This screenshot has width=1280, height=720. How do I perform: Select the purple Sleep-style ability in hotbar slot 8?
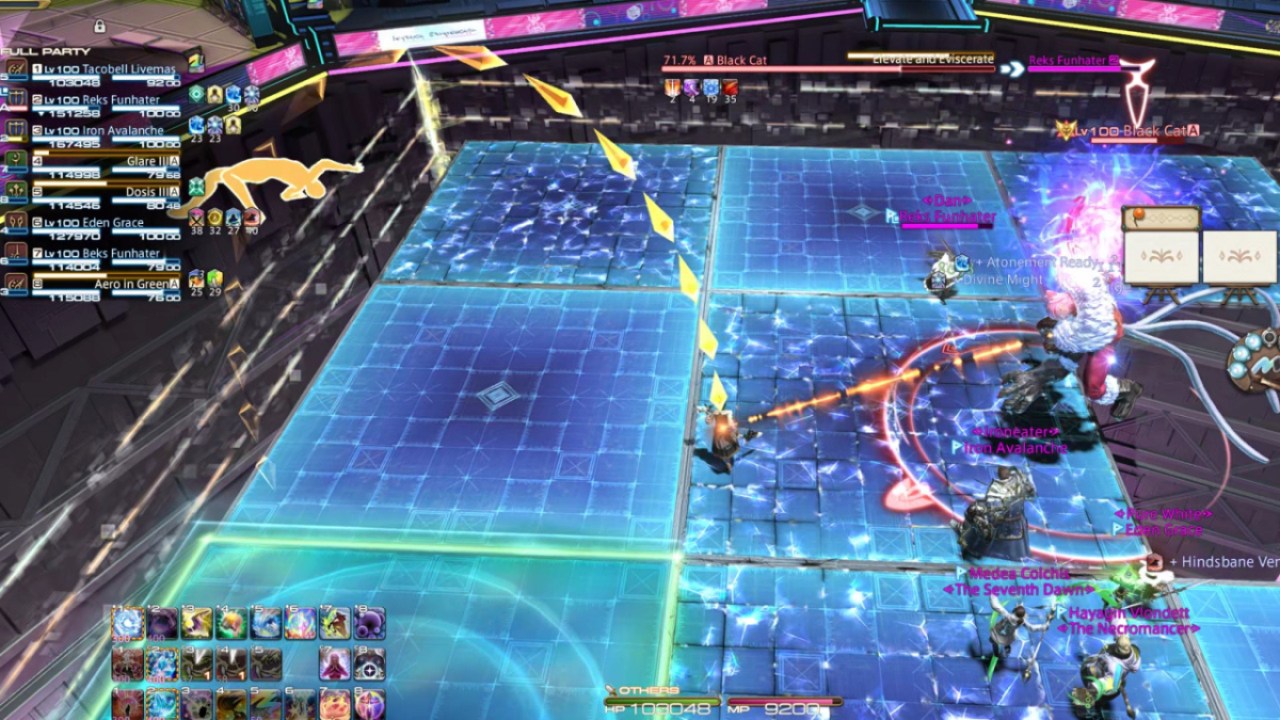coord(368,623)
